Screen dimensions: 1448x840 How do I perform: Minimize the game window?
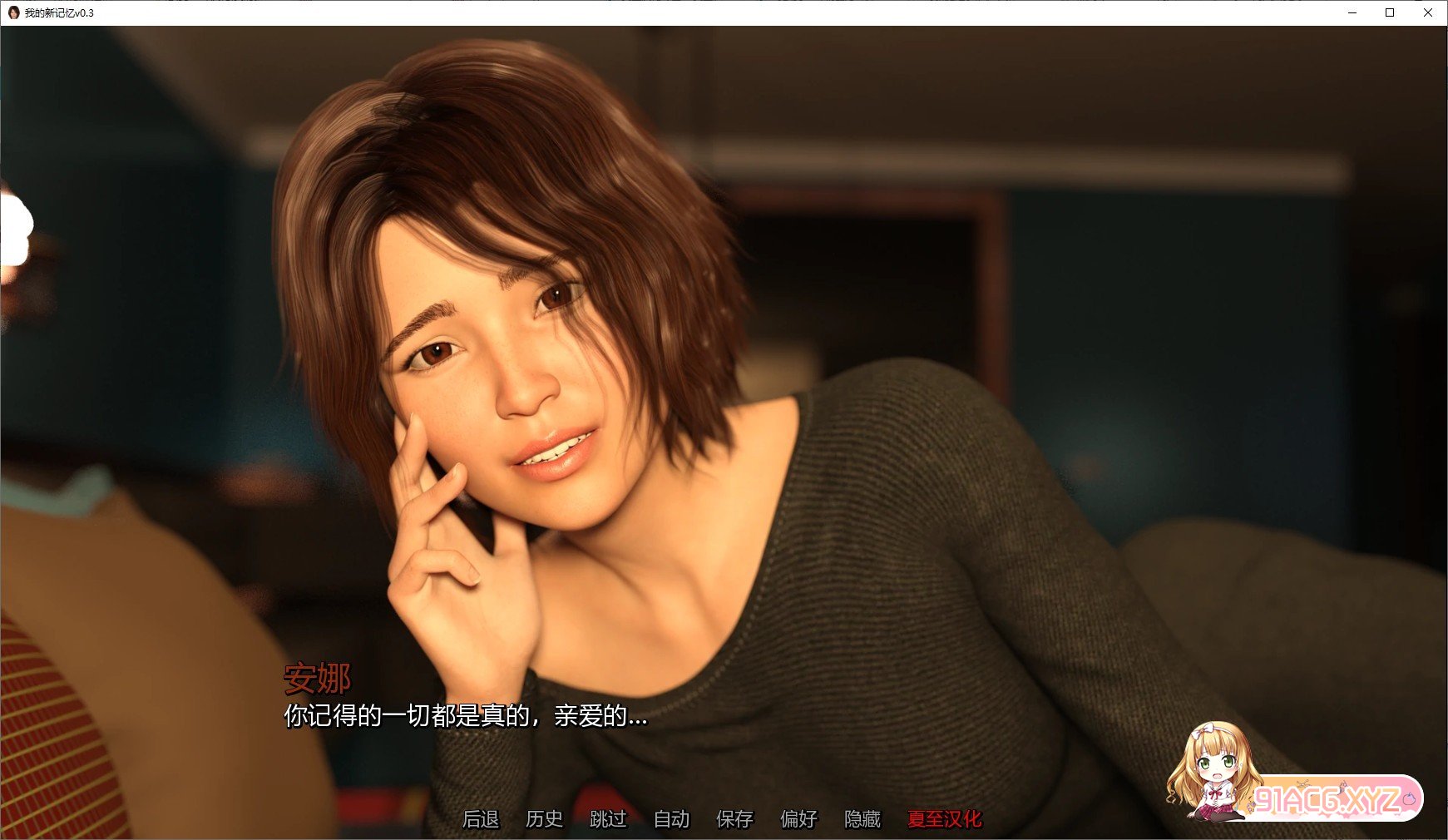[x=1352, y=12]
